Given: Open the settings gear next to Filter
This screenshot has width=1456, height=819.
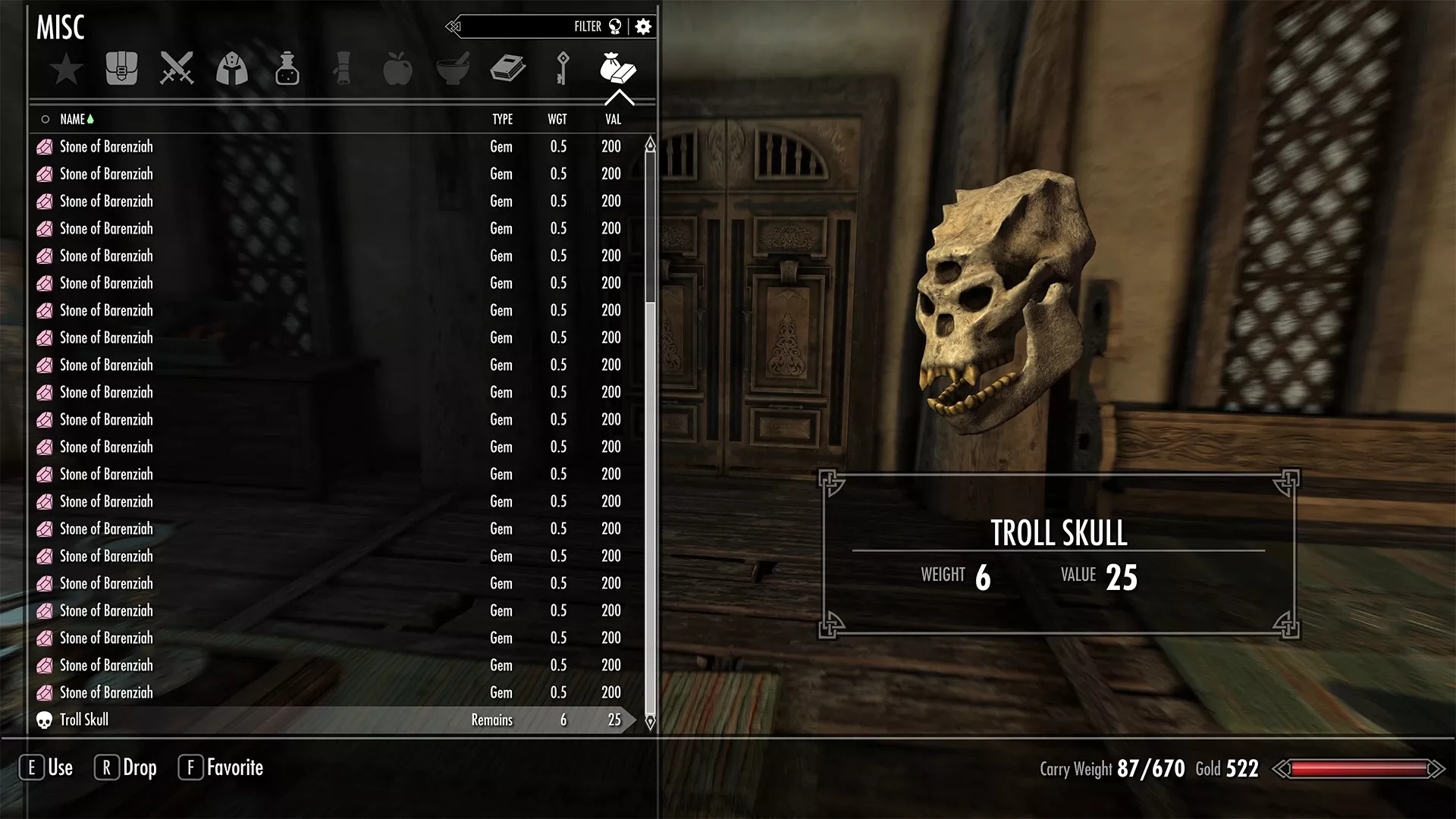Looking at the screenshot, I should click(643, 26).
